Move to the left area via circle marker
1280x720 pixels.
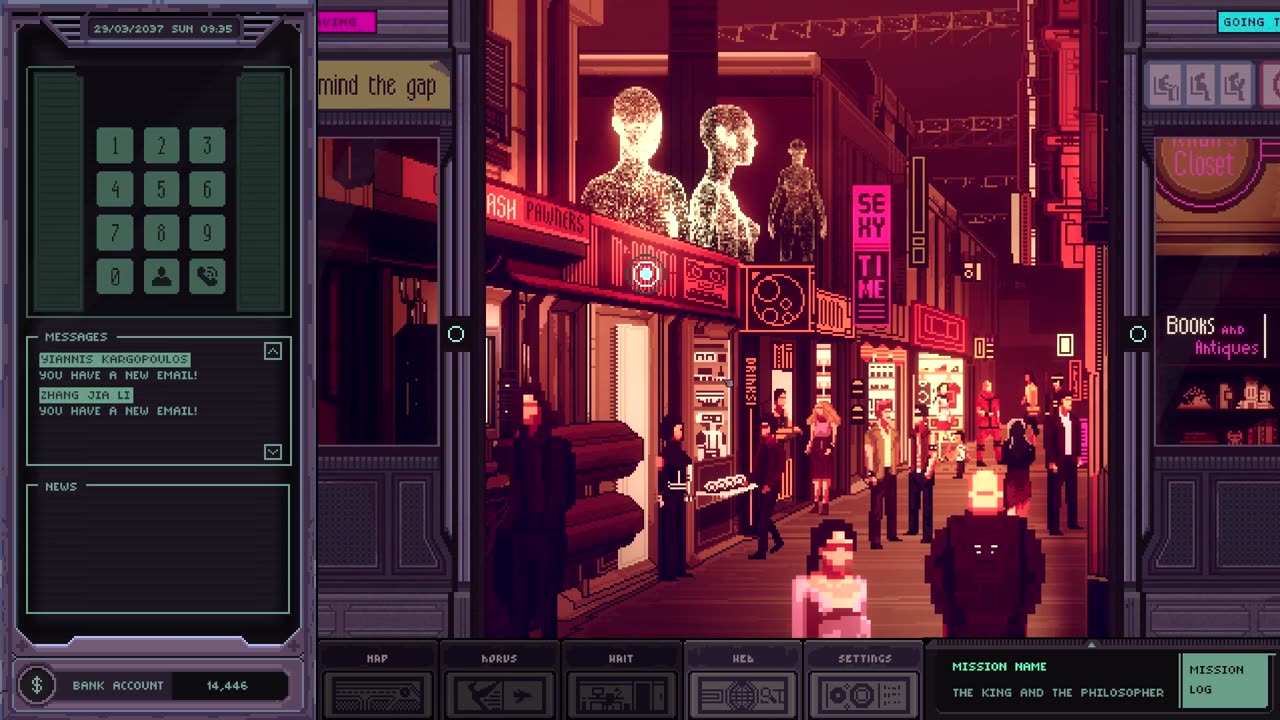[x=456, y=334]
